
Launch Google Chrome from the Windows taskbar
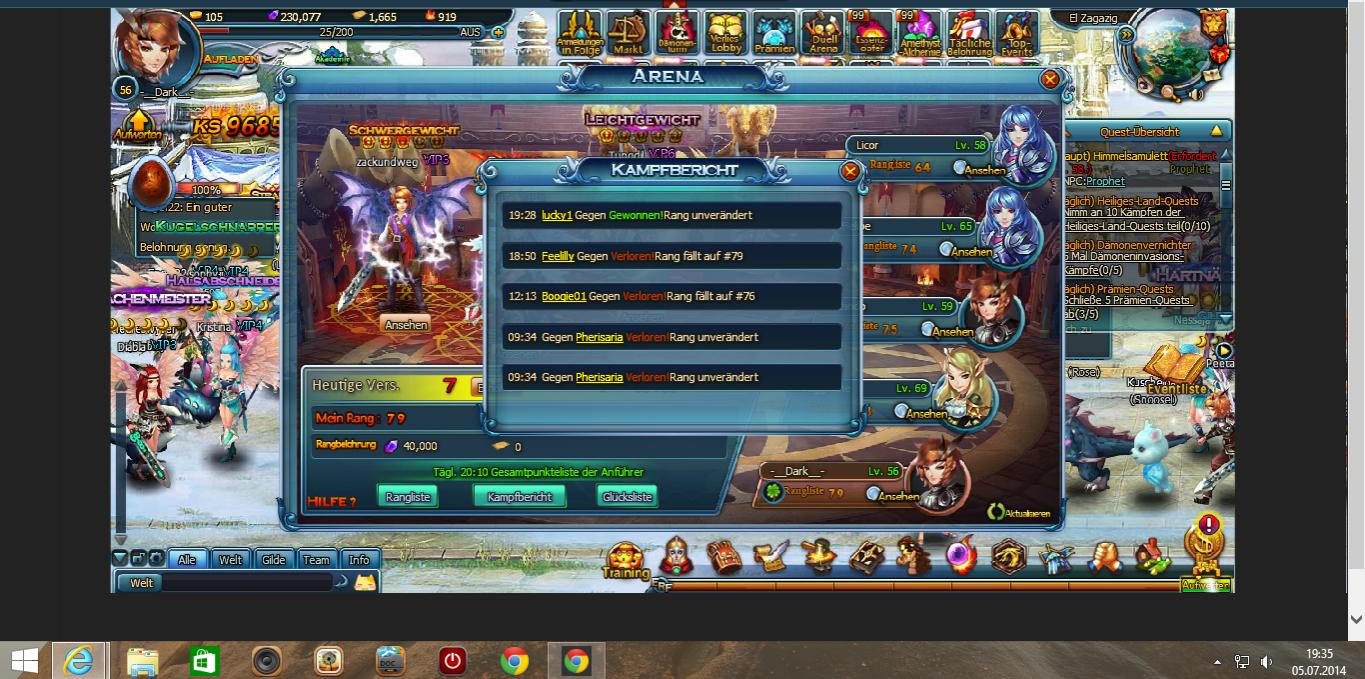click(514, 661)
